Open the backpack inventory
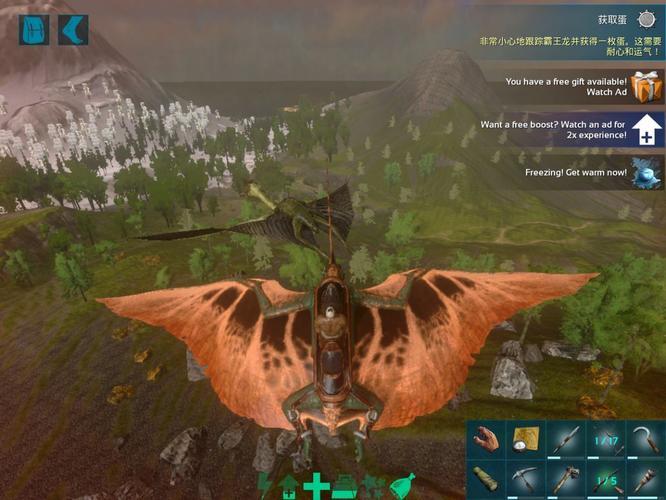Image resolution: width=666 pixels, height=500 pixels. click(33, 30)
